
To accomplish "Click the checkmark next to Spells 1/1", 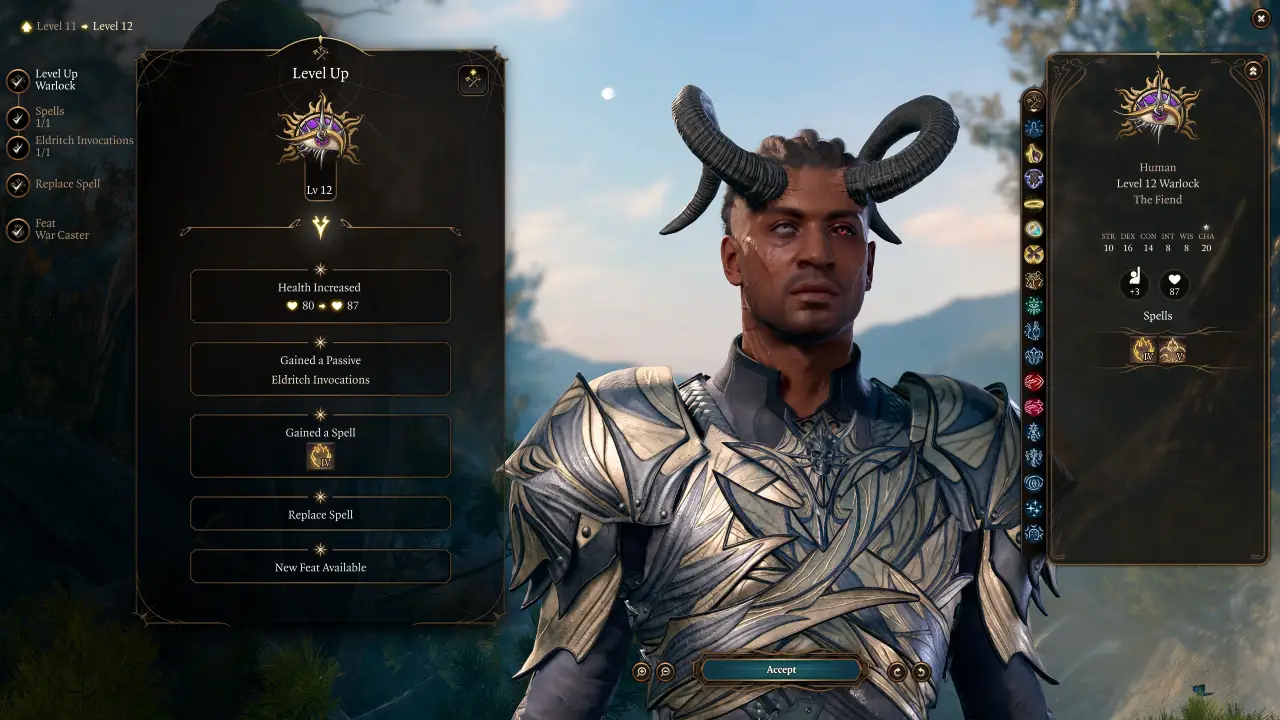I will point(17,118).
